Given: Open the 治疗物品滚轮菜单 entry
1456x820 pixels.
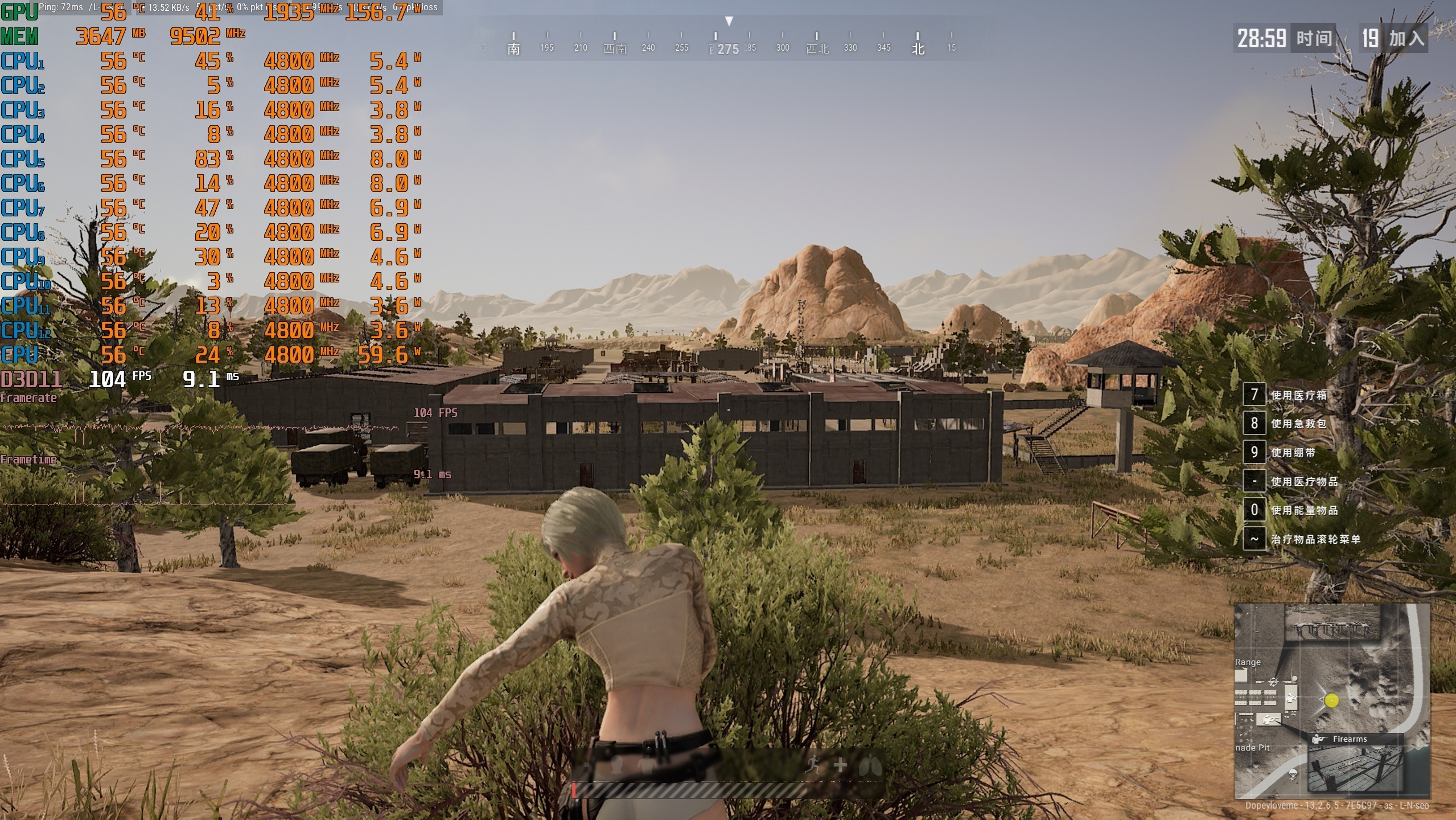Looking at the screenshot, I should point(1315,539).
